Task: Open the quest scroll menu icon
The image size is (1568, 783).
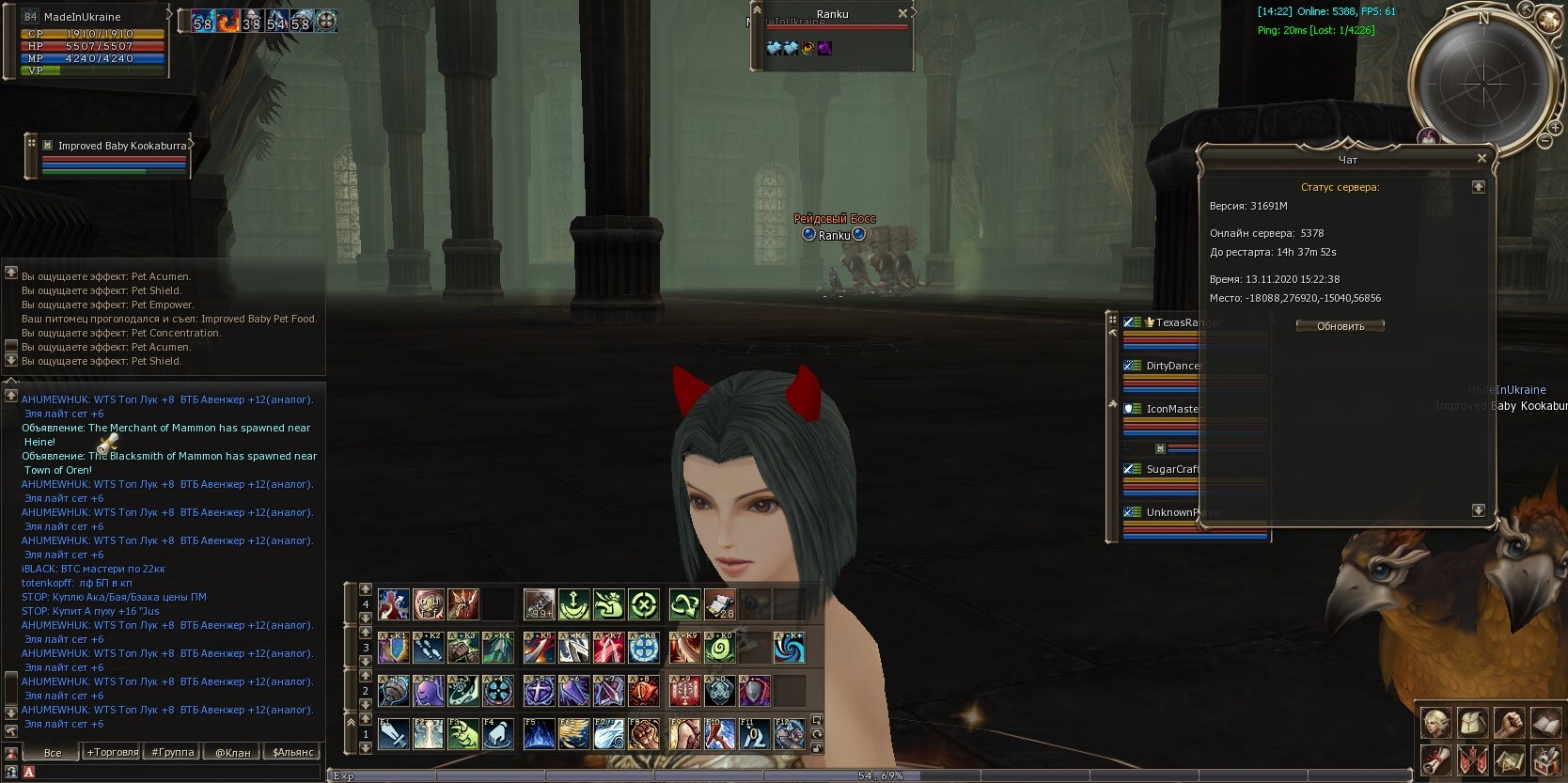Action: (1436, 759)
